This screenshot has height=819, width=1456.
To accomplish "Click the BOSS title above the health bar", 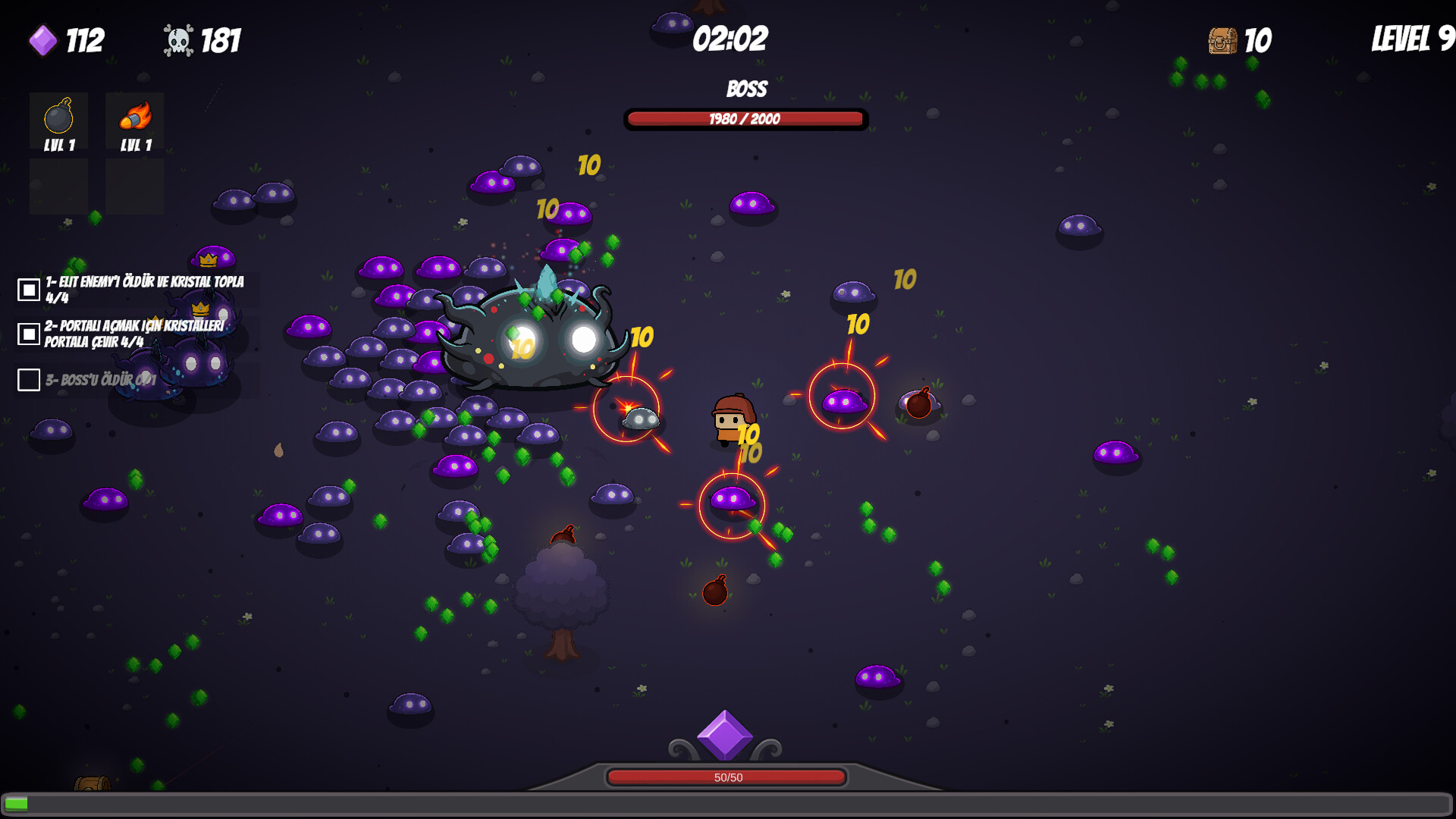I will pyautogui.click(x=745, y=89).
